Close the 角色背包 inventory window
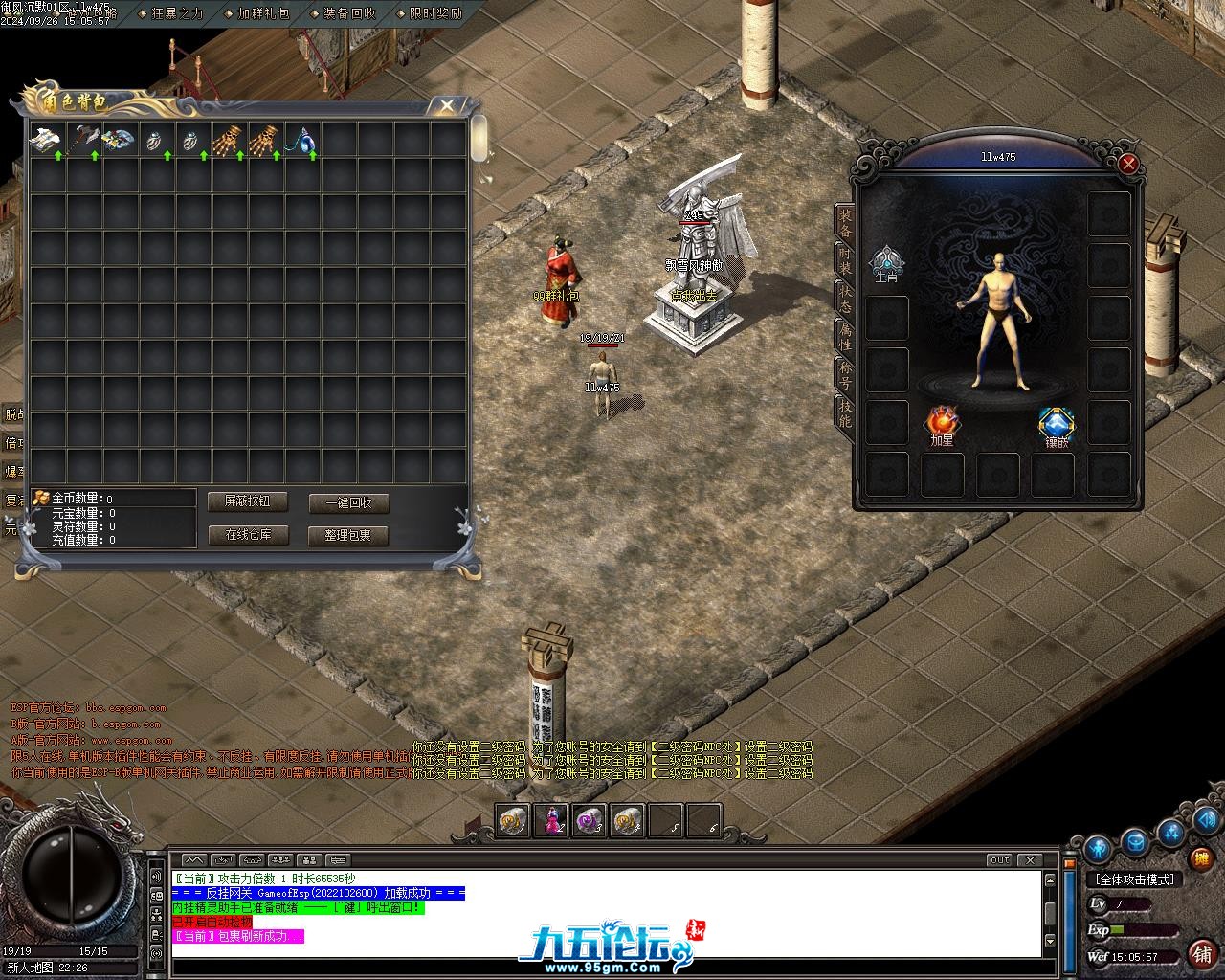The image size is (1225, 980). click(x=446, y=105)
